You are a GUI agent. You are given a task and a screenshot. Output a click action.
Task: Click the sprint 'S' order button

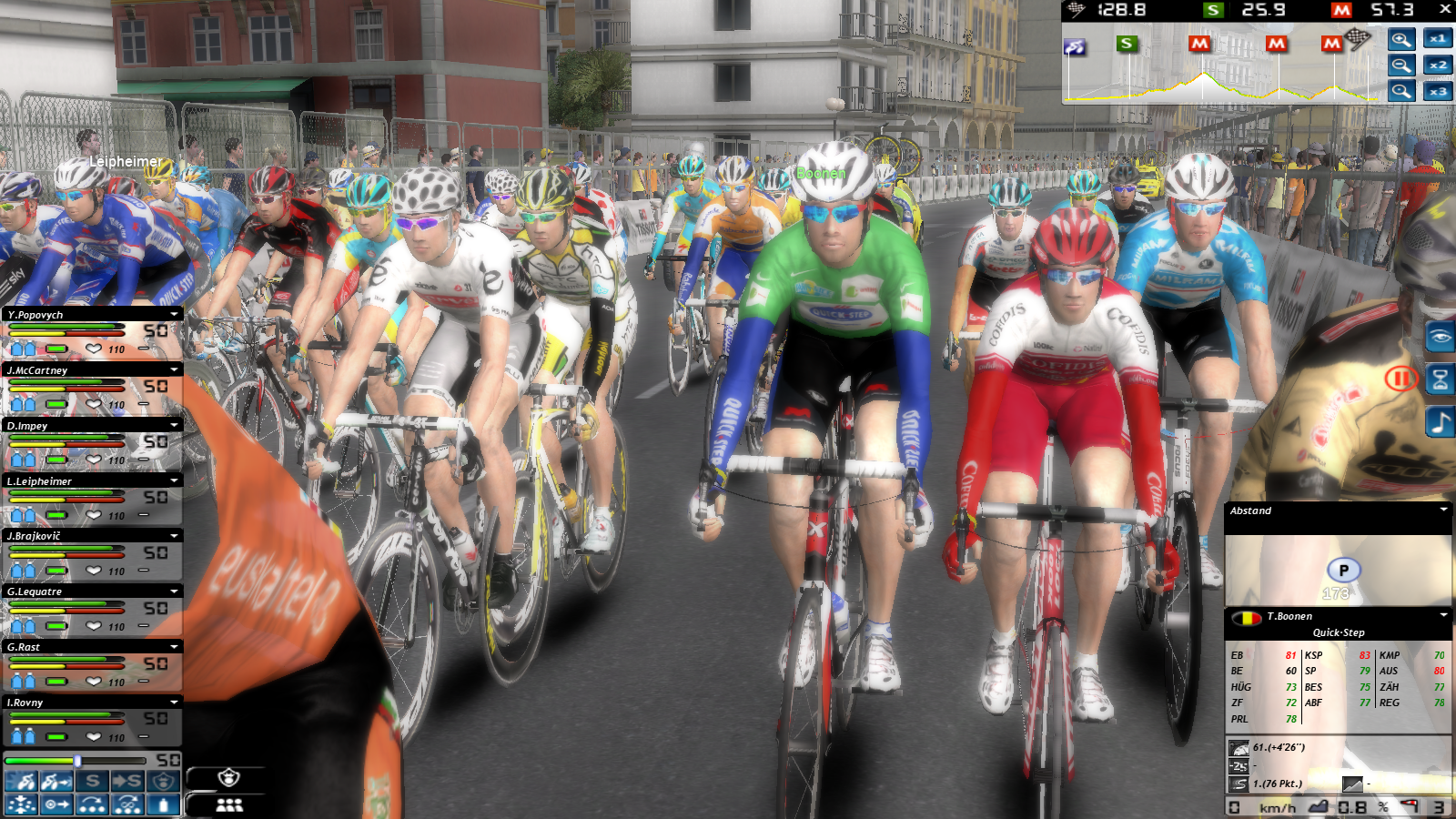(91, 782)
